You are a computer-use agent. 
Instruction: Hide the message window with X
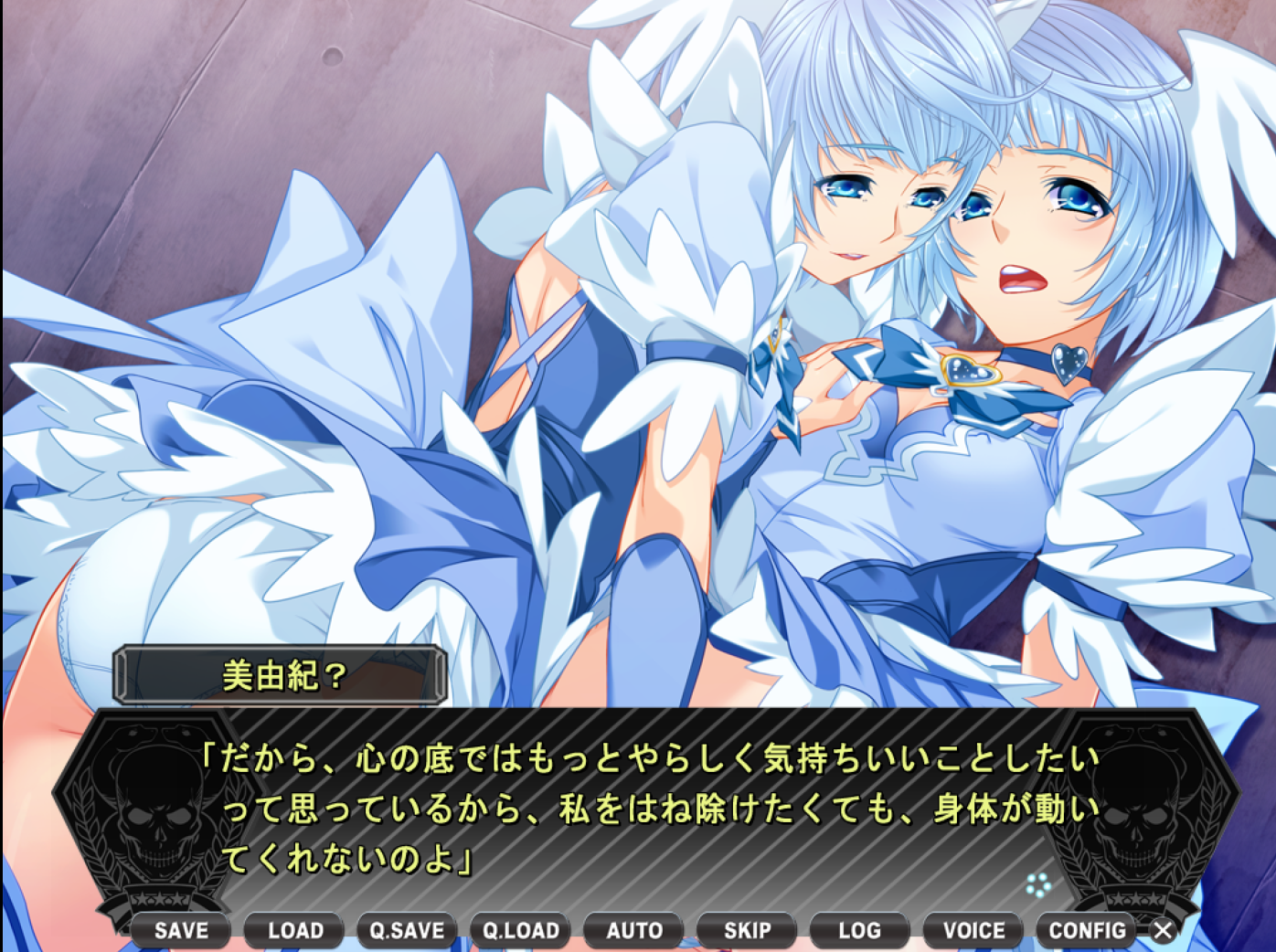[1163, 930]
